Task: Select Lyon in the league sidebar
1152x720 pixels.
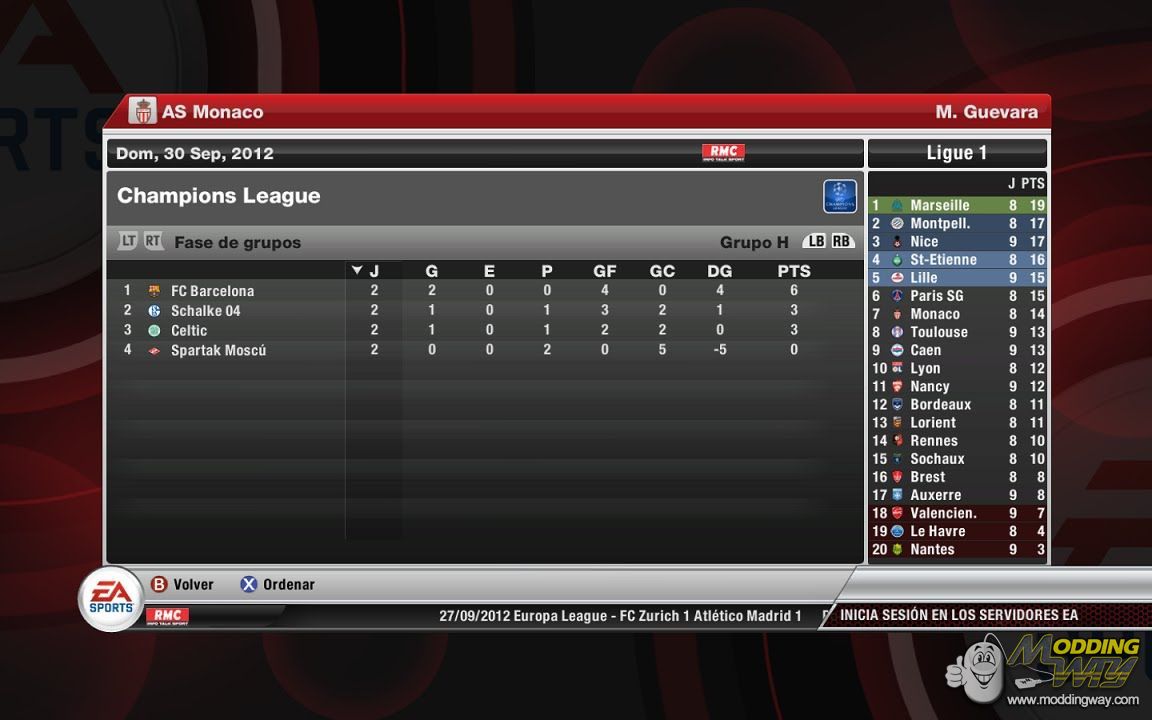Action: [925, 368]
